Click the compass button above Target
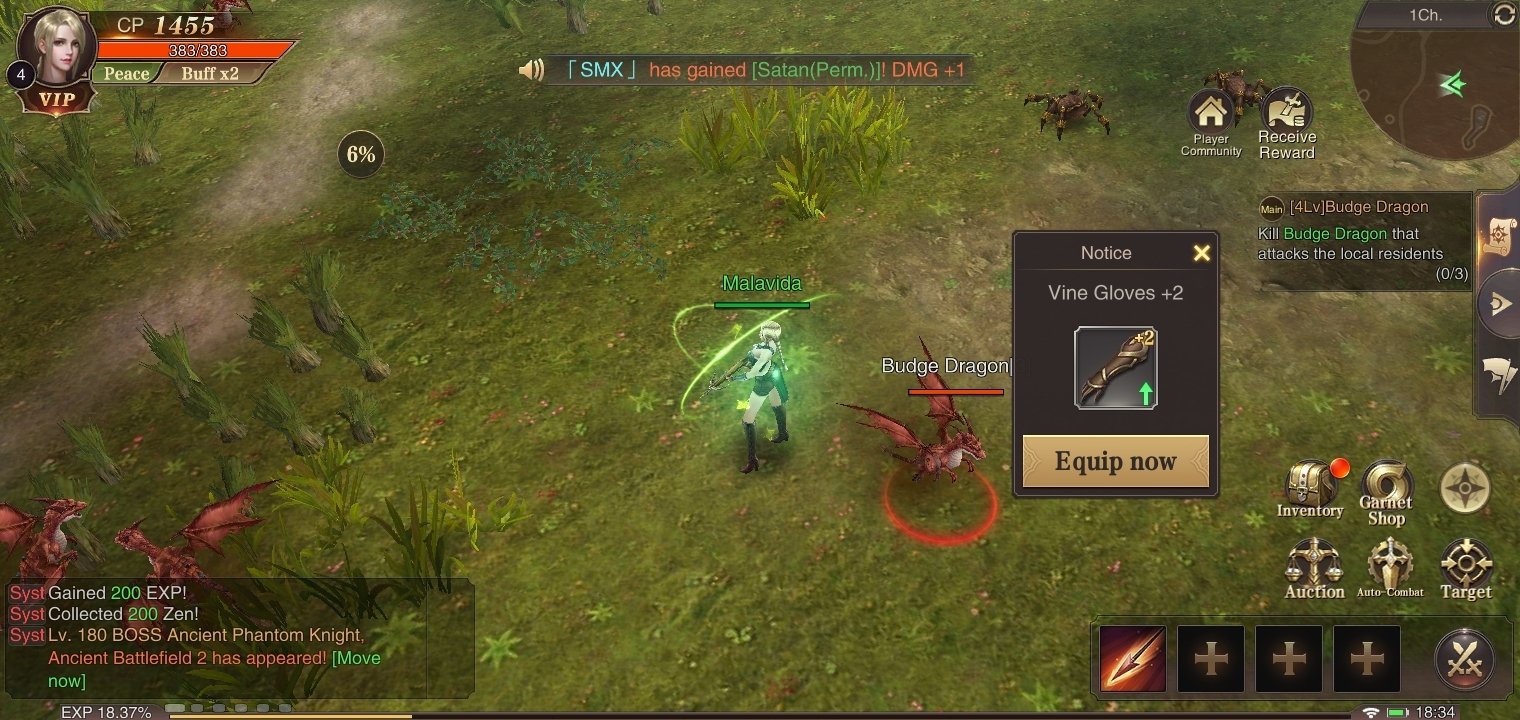 pyautogui.click(x=1465, y=489)
